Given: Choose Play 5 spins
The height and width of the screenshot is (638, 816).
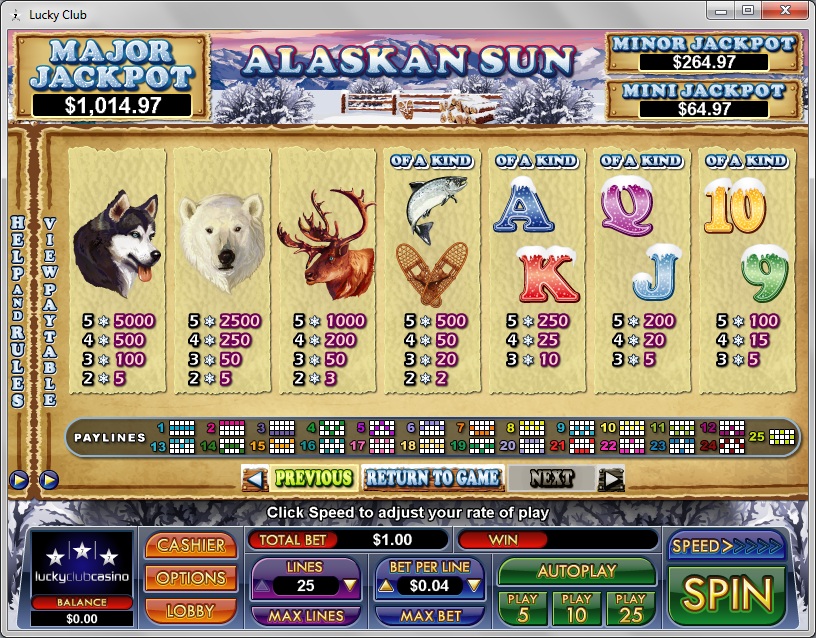Looking at the screenshot, I should coord(523,607).
